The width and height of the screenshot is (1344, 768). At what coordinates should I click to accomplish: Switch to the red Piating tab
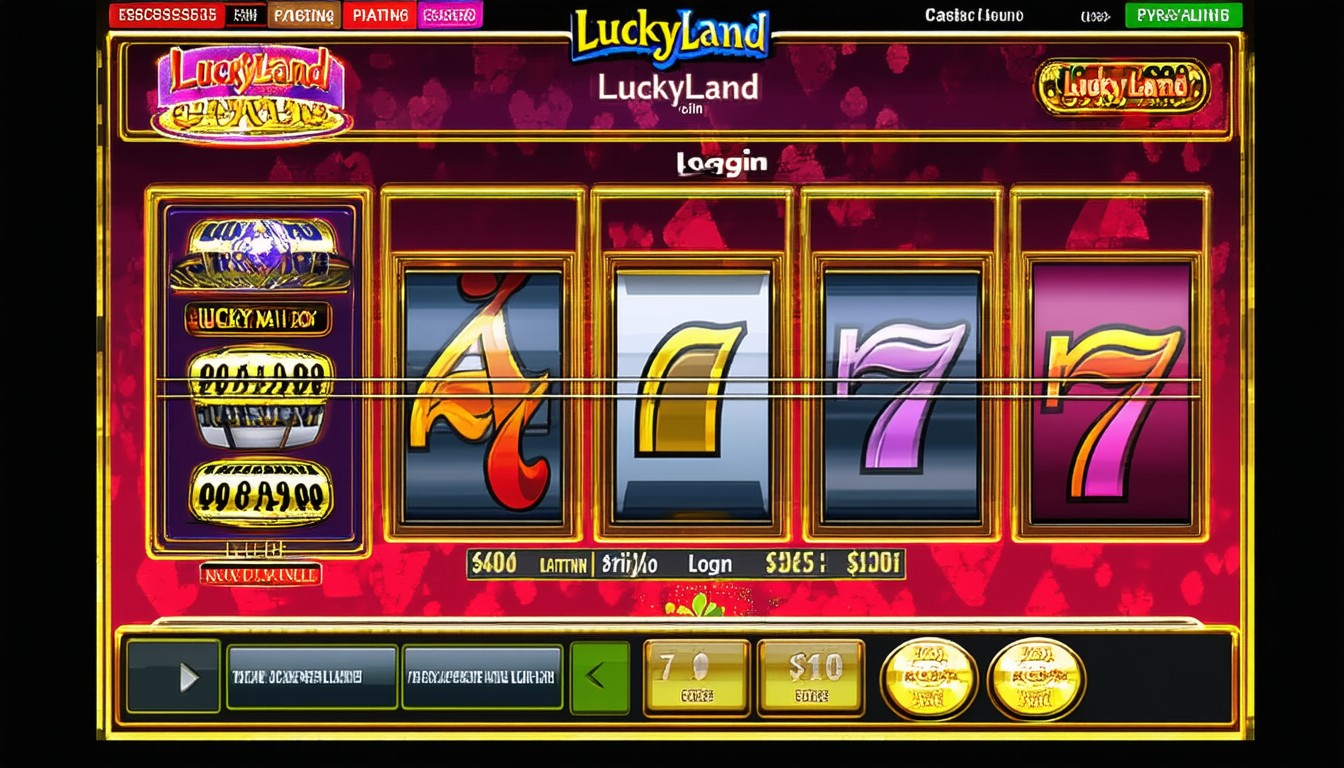point(380,15)
